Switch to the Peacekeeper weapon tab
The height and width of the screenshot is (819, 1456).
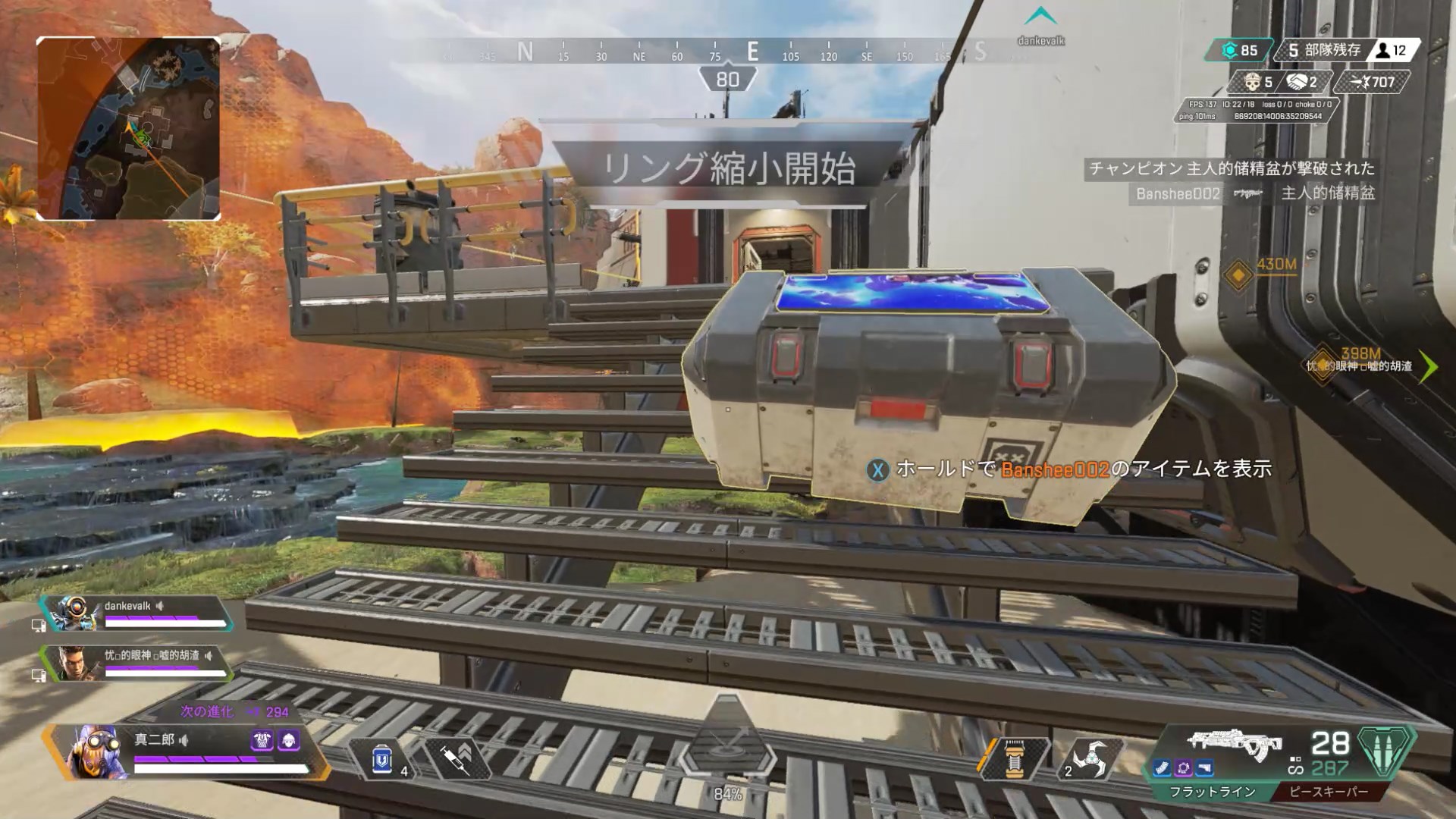pos(1329,792)
